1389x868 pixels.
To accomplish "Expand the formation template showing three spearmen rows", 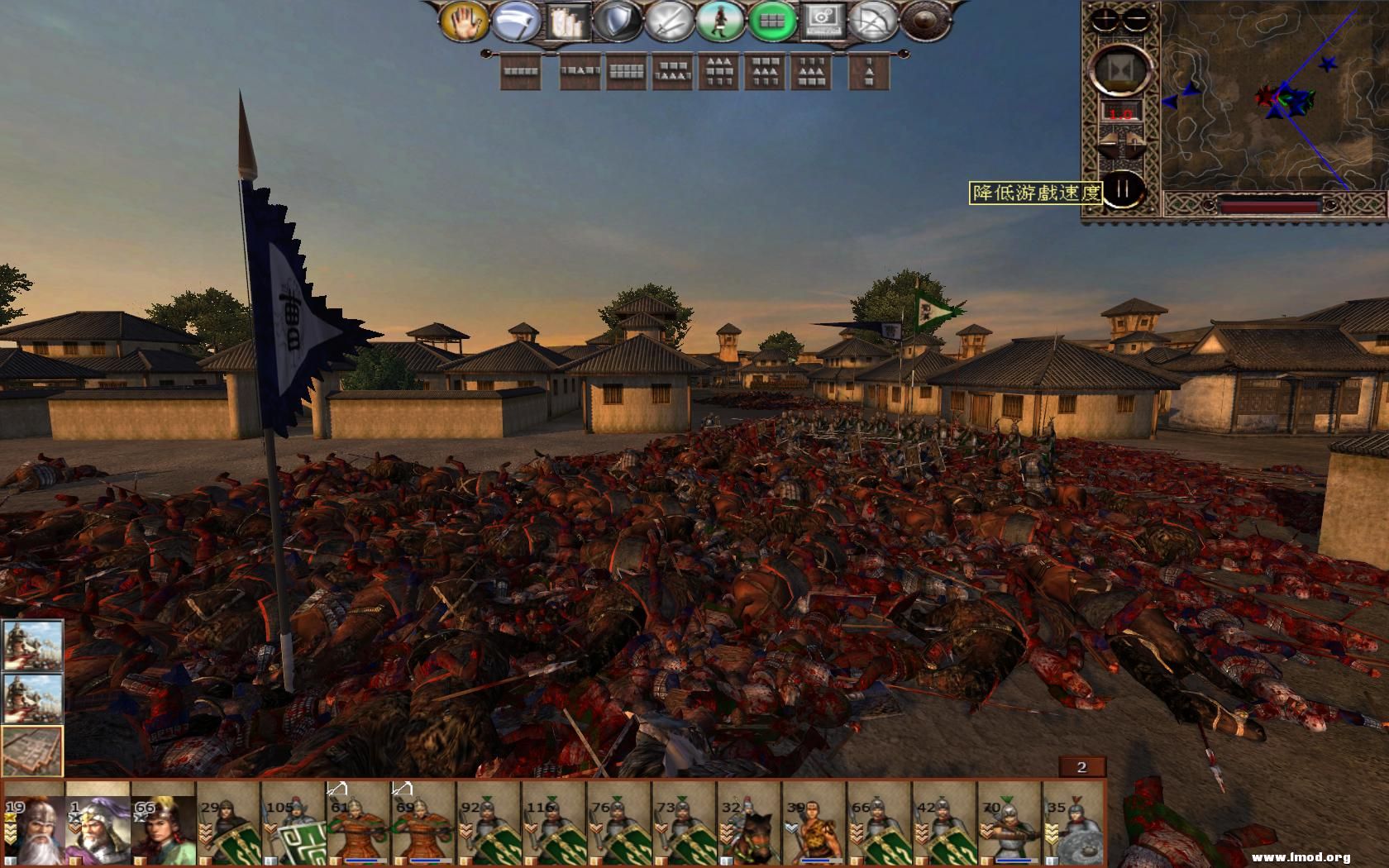I will click(720, 73).
